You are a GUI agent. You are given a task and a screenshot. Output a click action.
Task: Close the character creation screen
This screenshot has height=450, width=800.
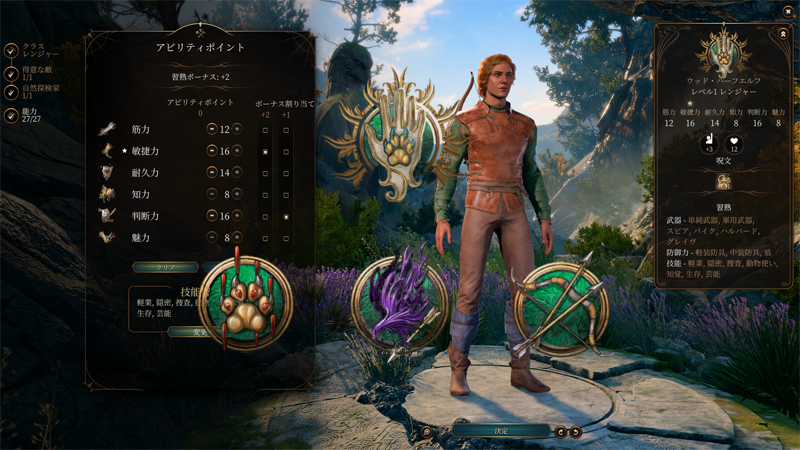(787, 12)
